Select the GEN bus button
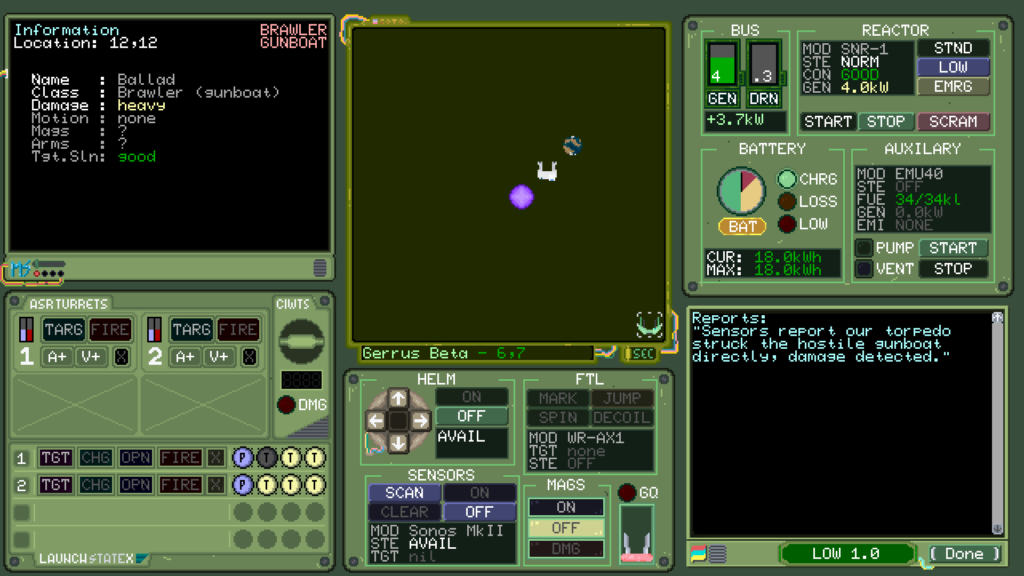The width and height of the screenshot is (1024, 576). point(722,99)
